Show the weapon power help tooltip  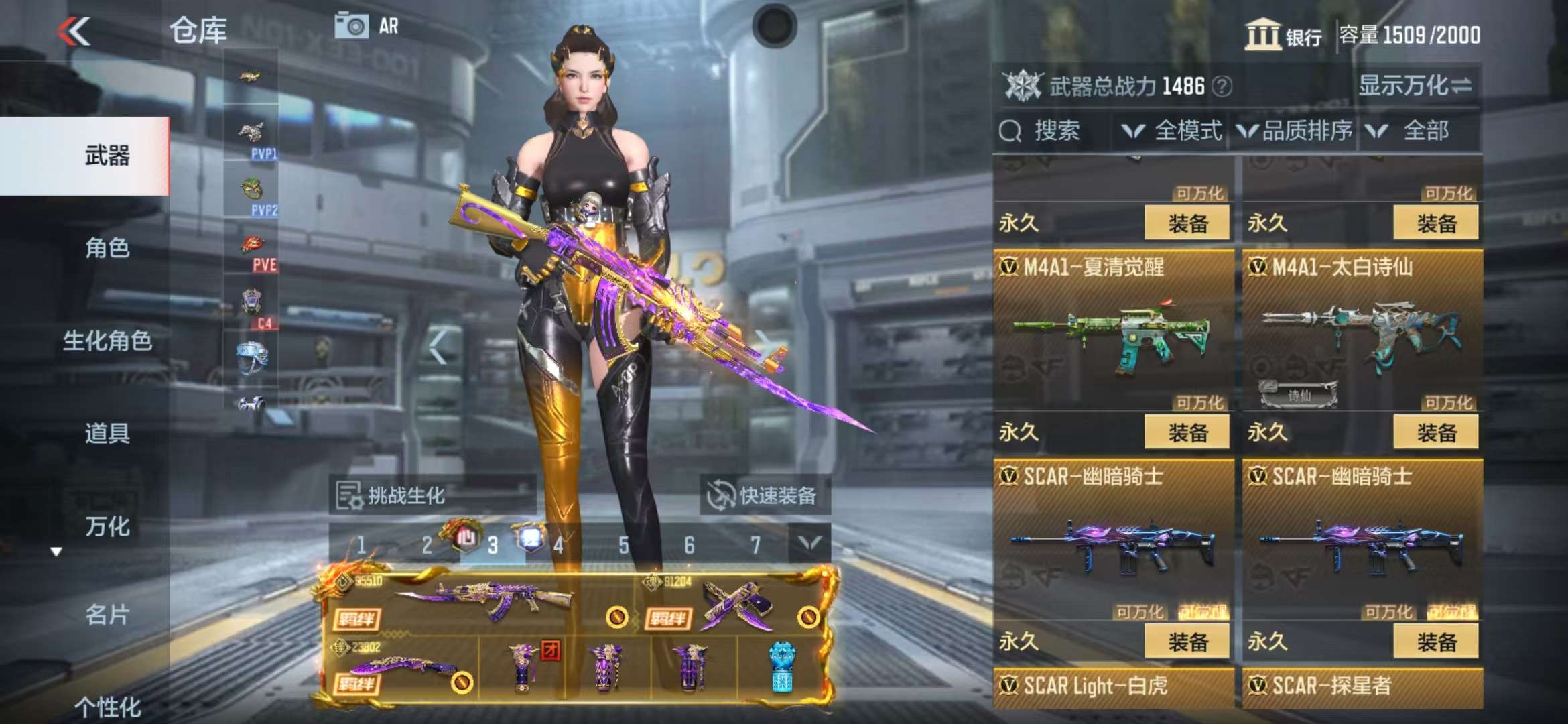tap(1222, 86)
